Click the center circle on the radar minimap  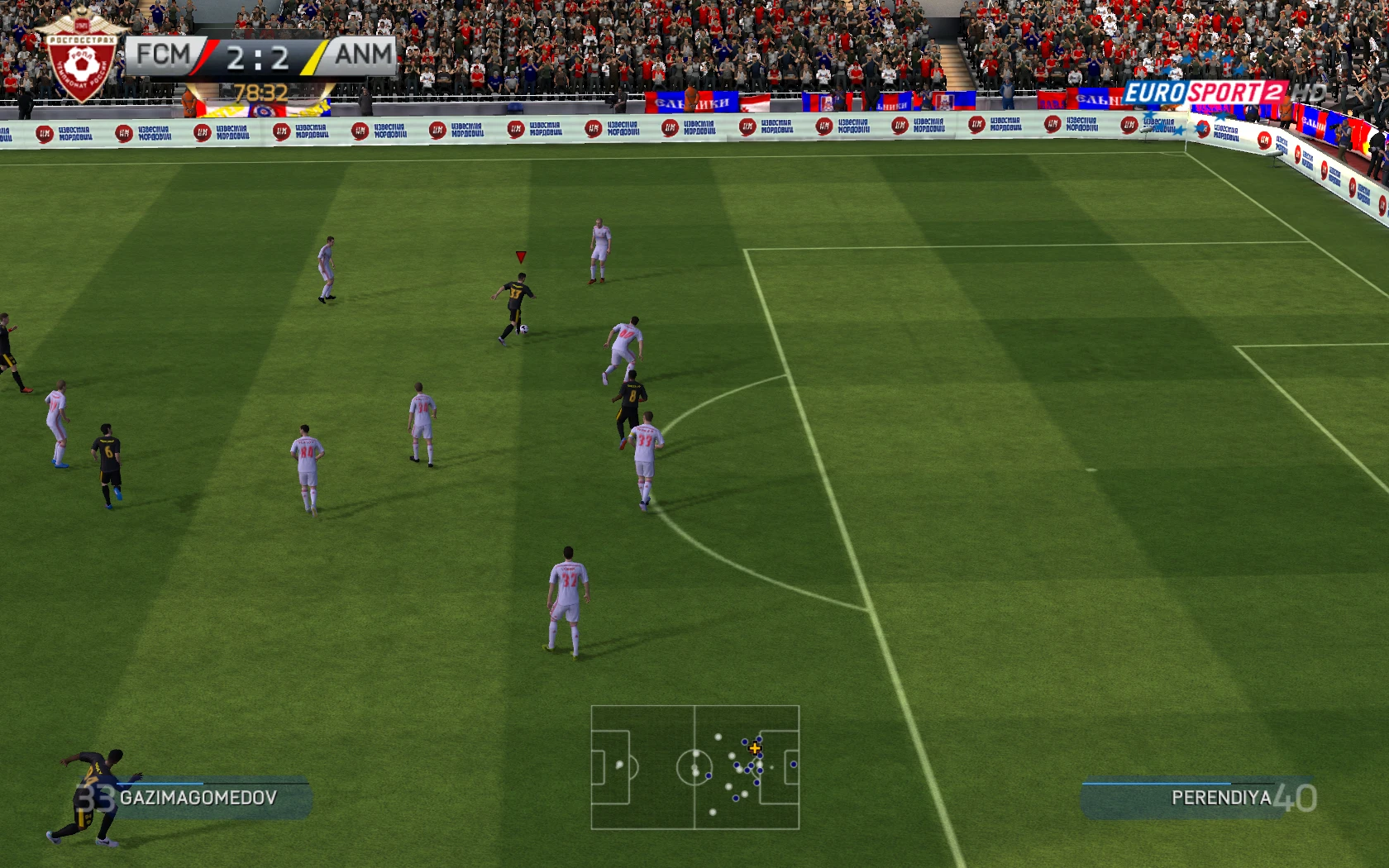coord(694,766)
